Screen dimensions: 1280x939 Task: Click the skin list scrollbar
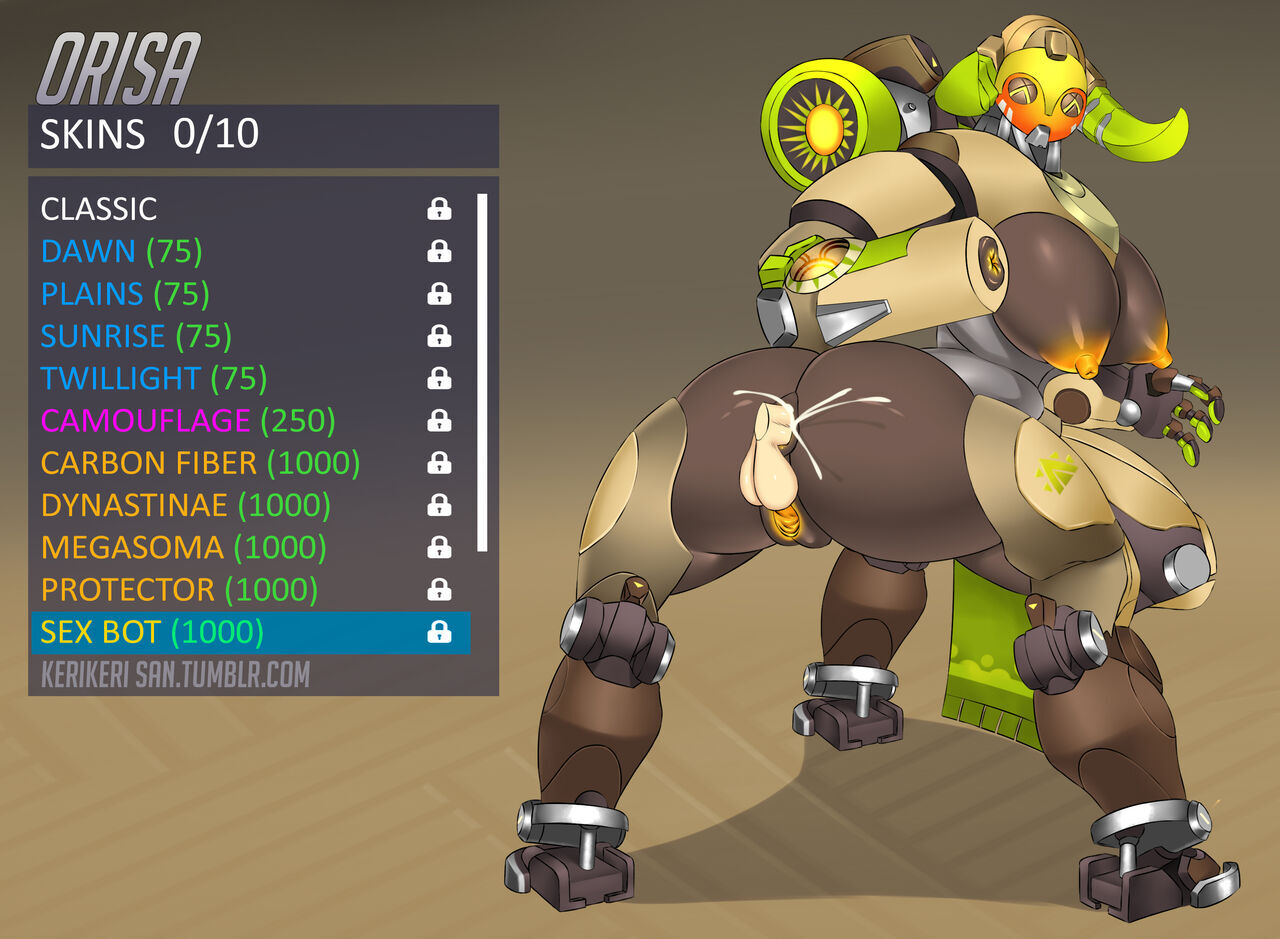tap(482, 372)
